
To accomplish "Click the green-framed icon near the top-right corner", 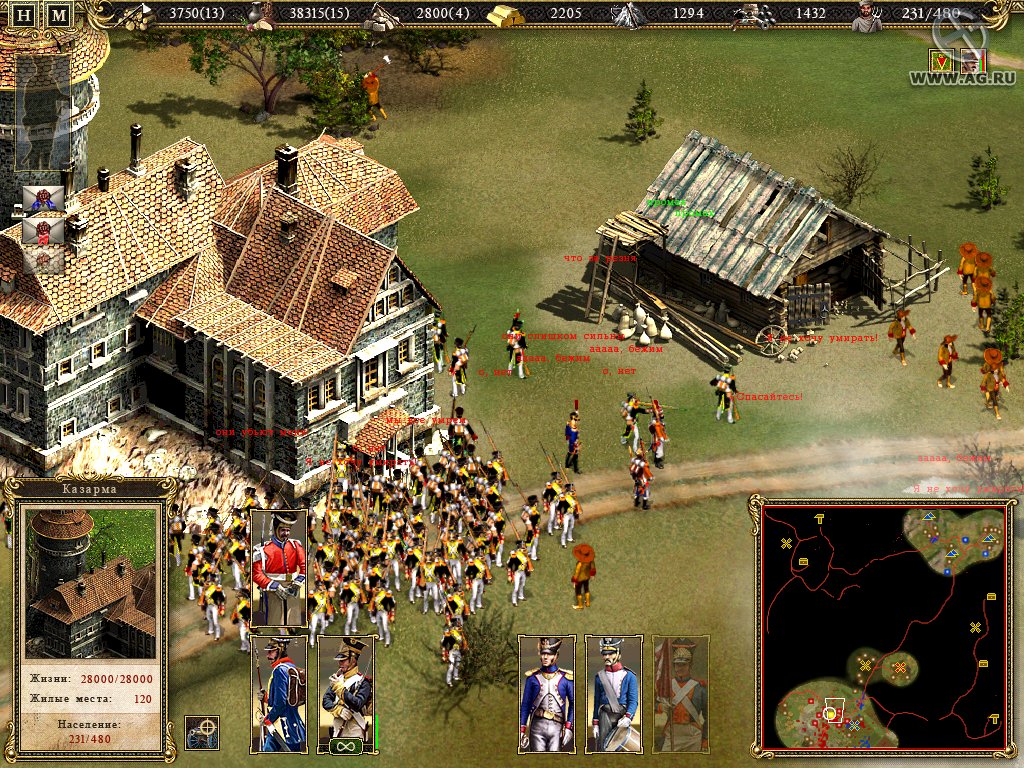I will click(x=941, y=62).
